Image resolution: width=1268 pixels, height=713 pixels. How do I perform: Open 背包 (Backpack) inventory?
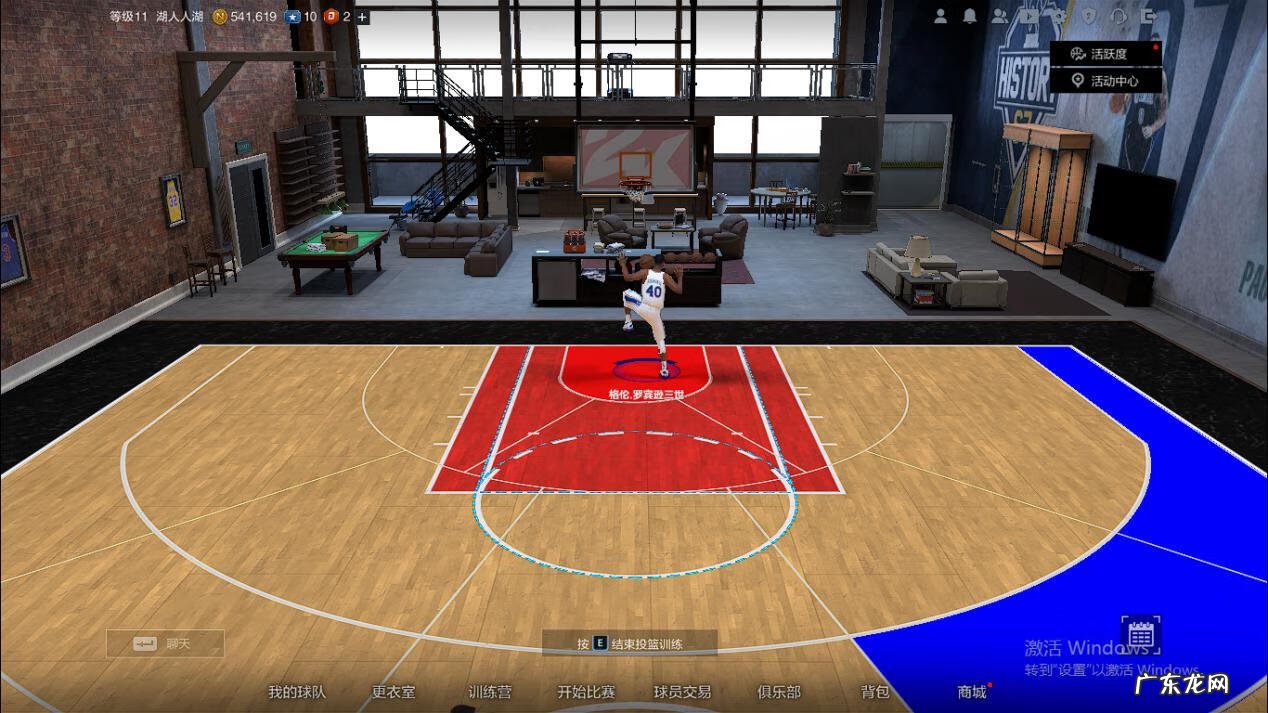[875, 692]
